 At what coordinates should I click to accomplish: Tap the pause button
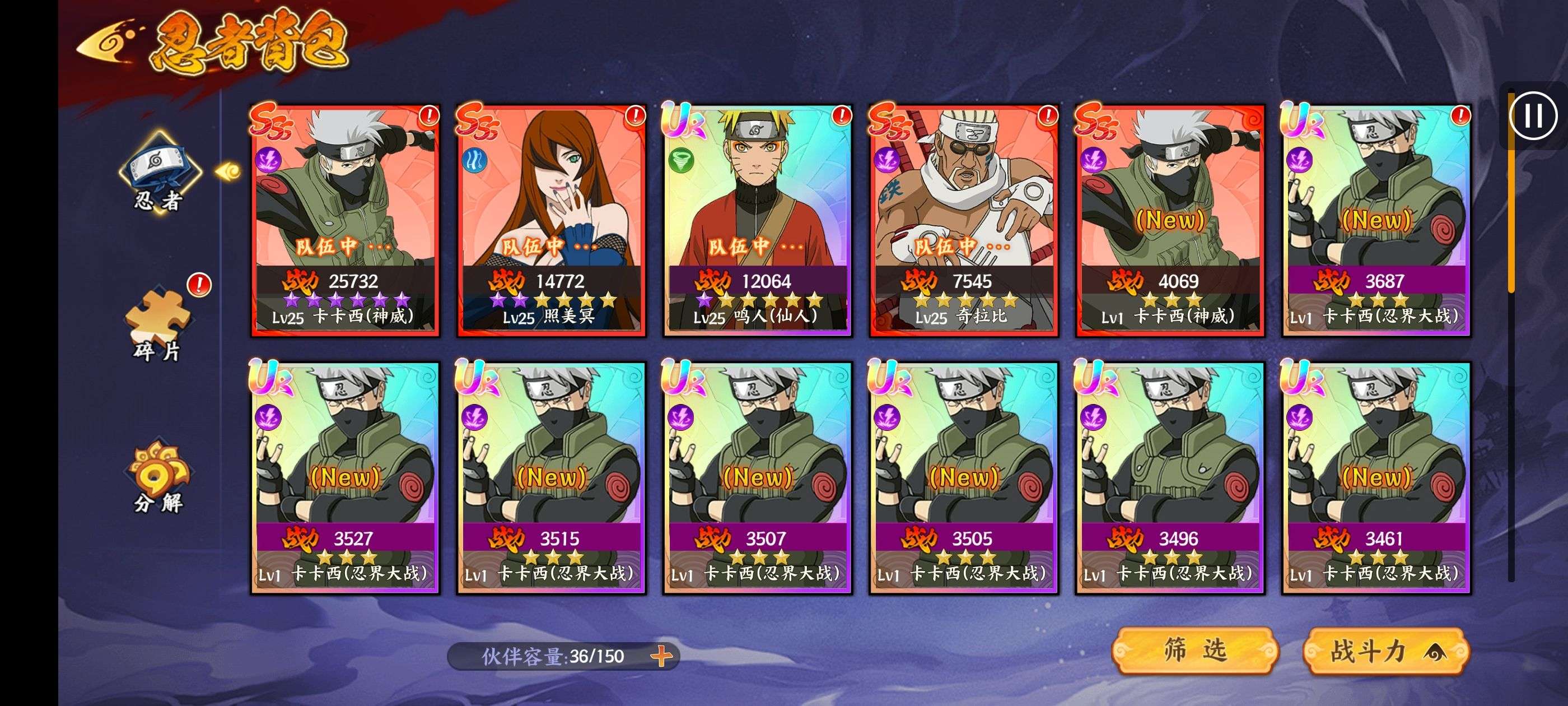(x=1533, y=116)
